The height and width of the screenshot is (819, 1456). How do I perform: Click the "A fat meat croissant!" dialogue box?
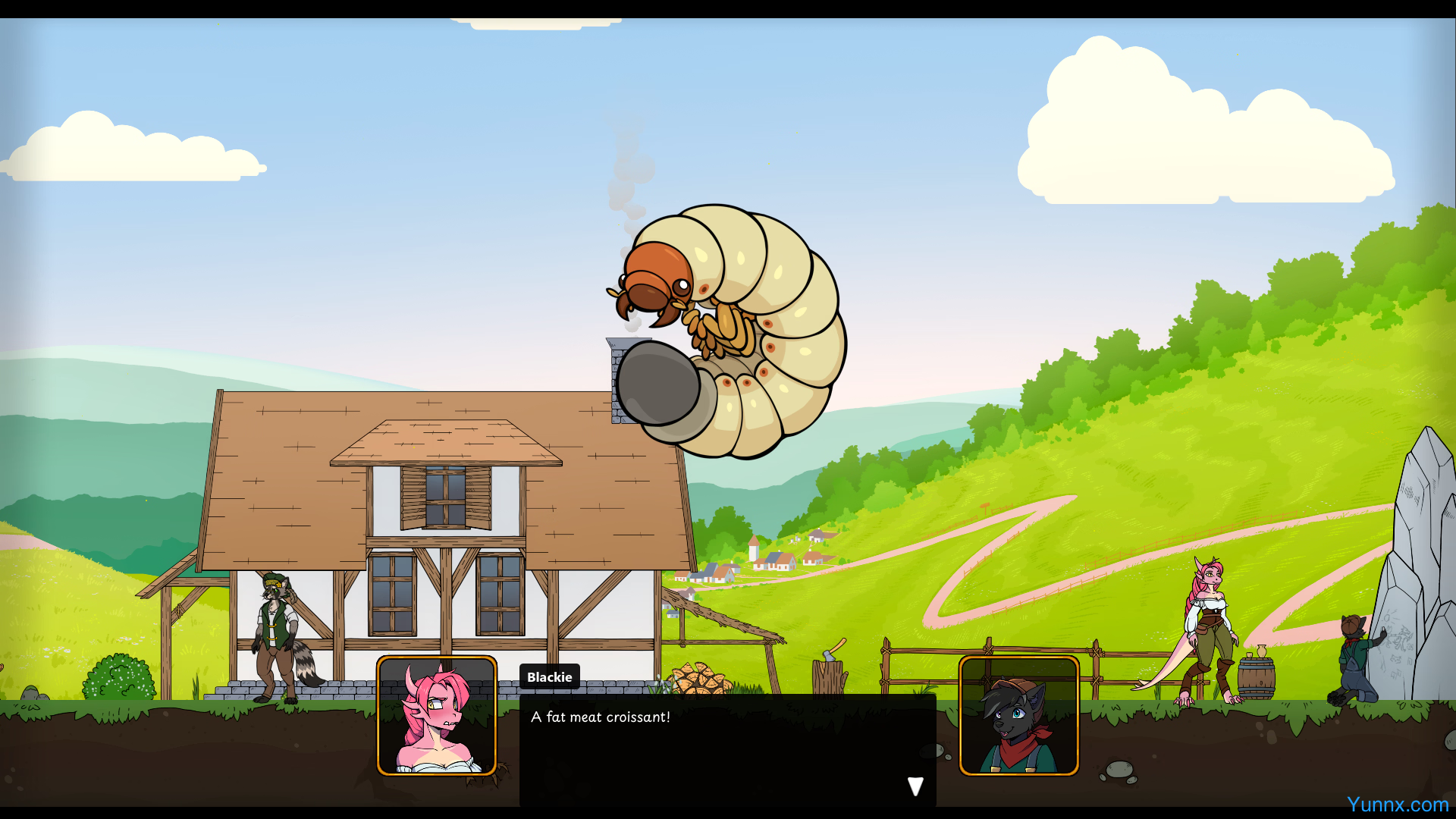pos(726,747)
